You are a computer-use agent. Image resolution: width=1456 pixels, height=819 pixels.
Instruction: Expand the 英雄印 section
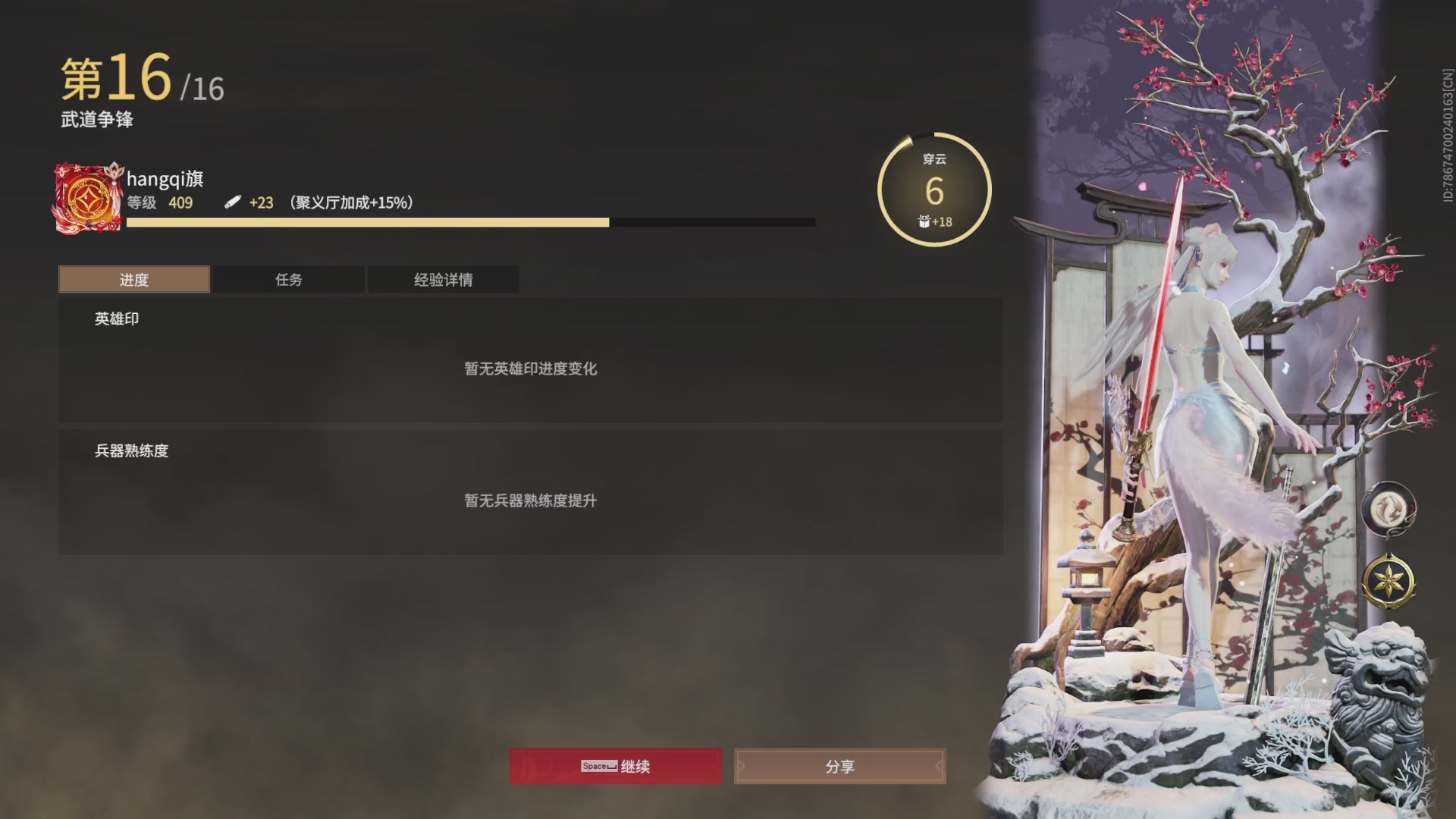tap(115, 318)
